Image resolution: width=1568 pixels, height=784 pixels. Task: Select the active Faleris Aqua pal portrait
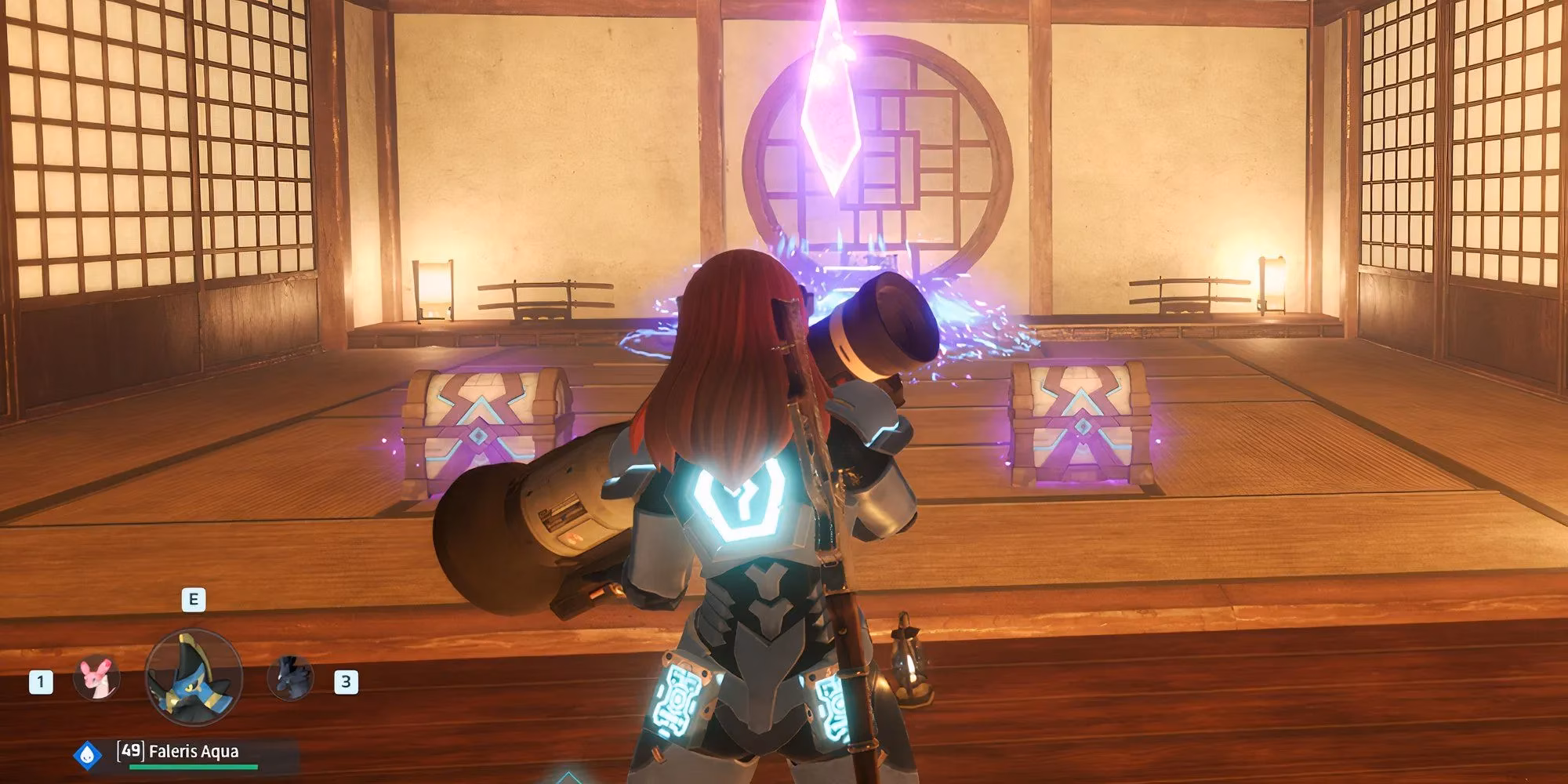pos(194,677)
